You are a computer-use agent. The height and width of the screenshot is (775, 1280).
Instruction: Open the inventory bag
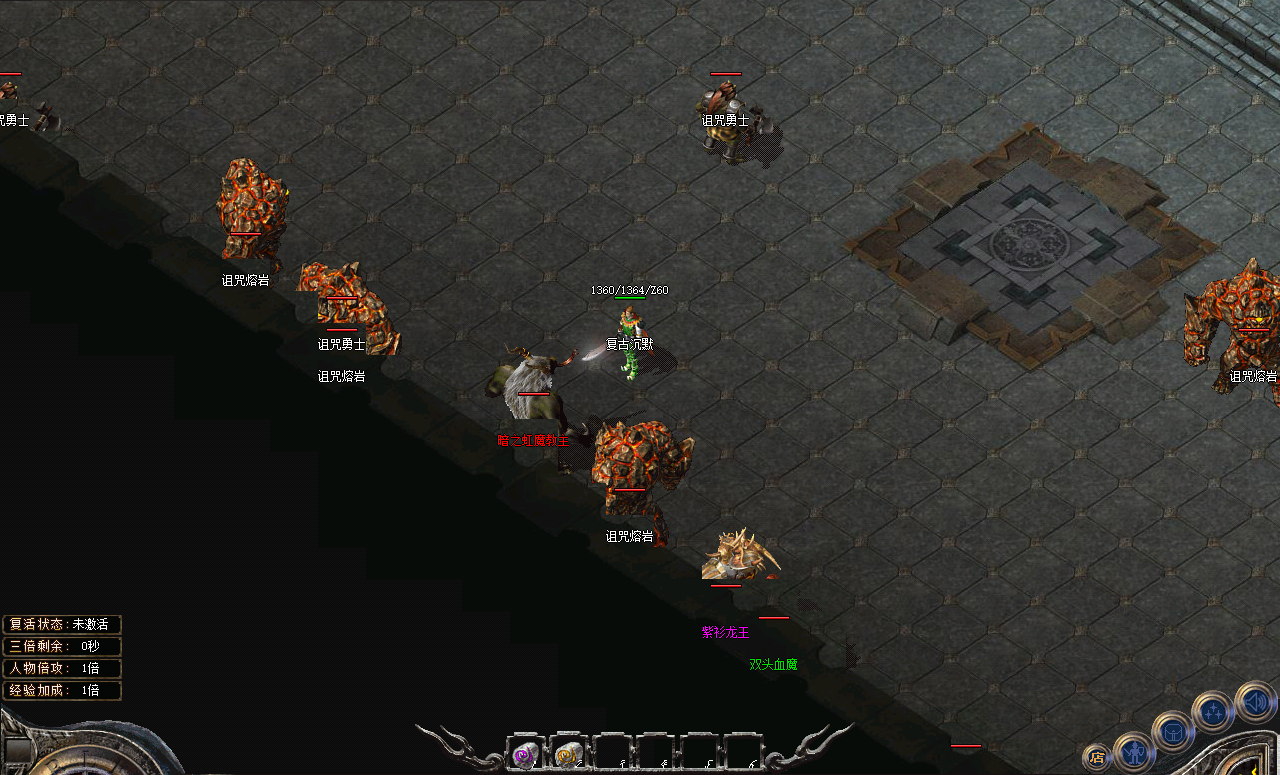coord(1173,732)
